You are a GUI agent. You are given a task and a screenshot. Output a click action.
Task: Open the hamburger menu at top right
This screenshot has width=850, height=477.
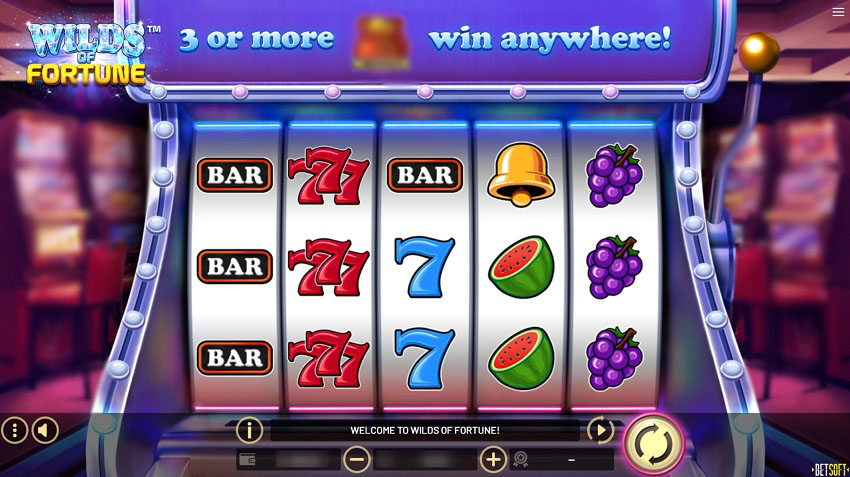pos(838,12)
